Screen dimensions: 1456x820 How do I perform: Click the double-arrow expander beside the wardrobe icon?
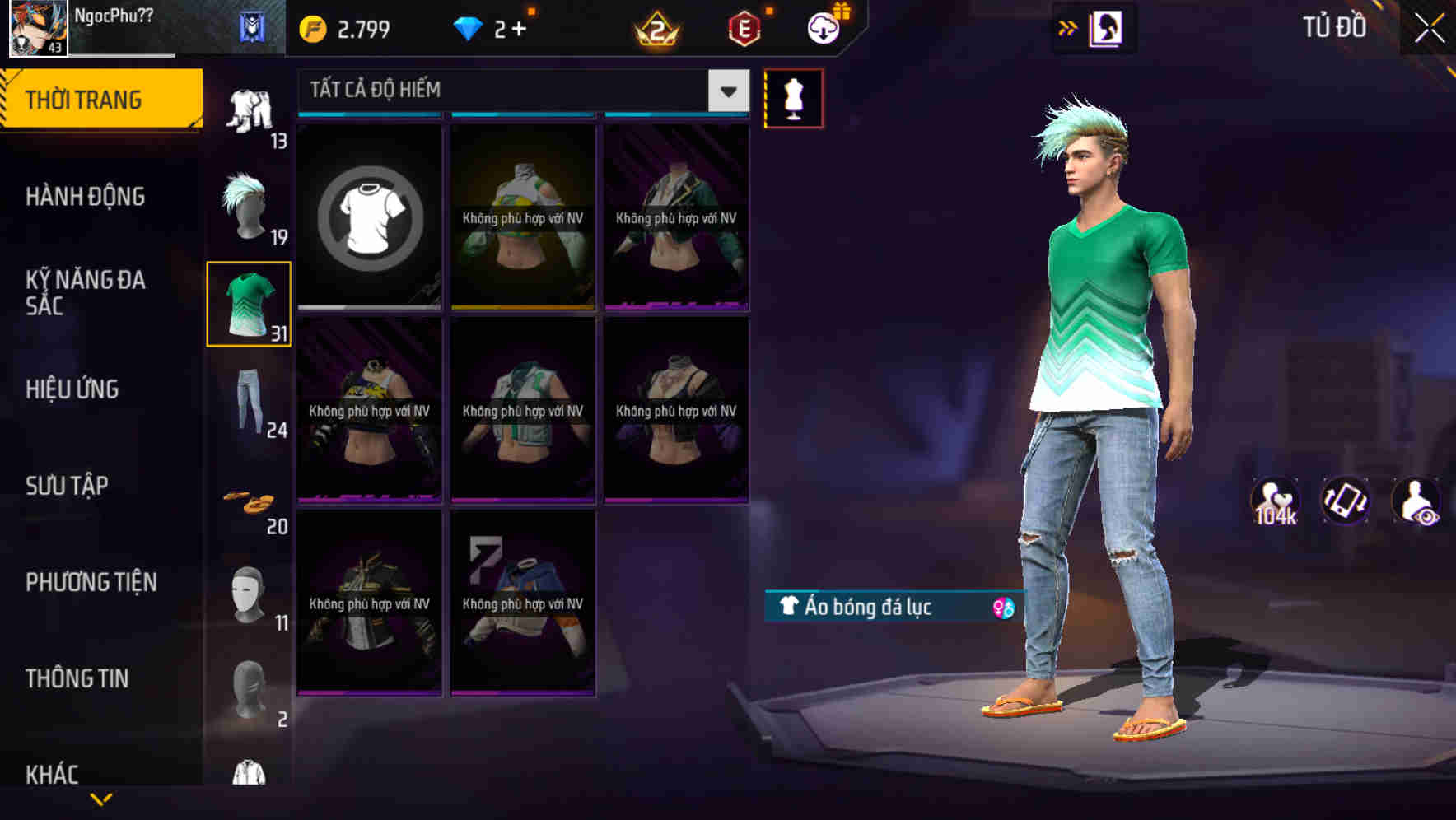tap(1066, 27)
